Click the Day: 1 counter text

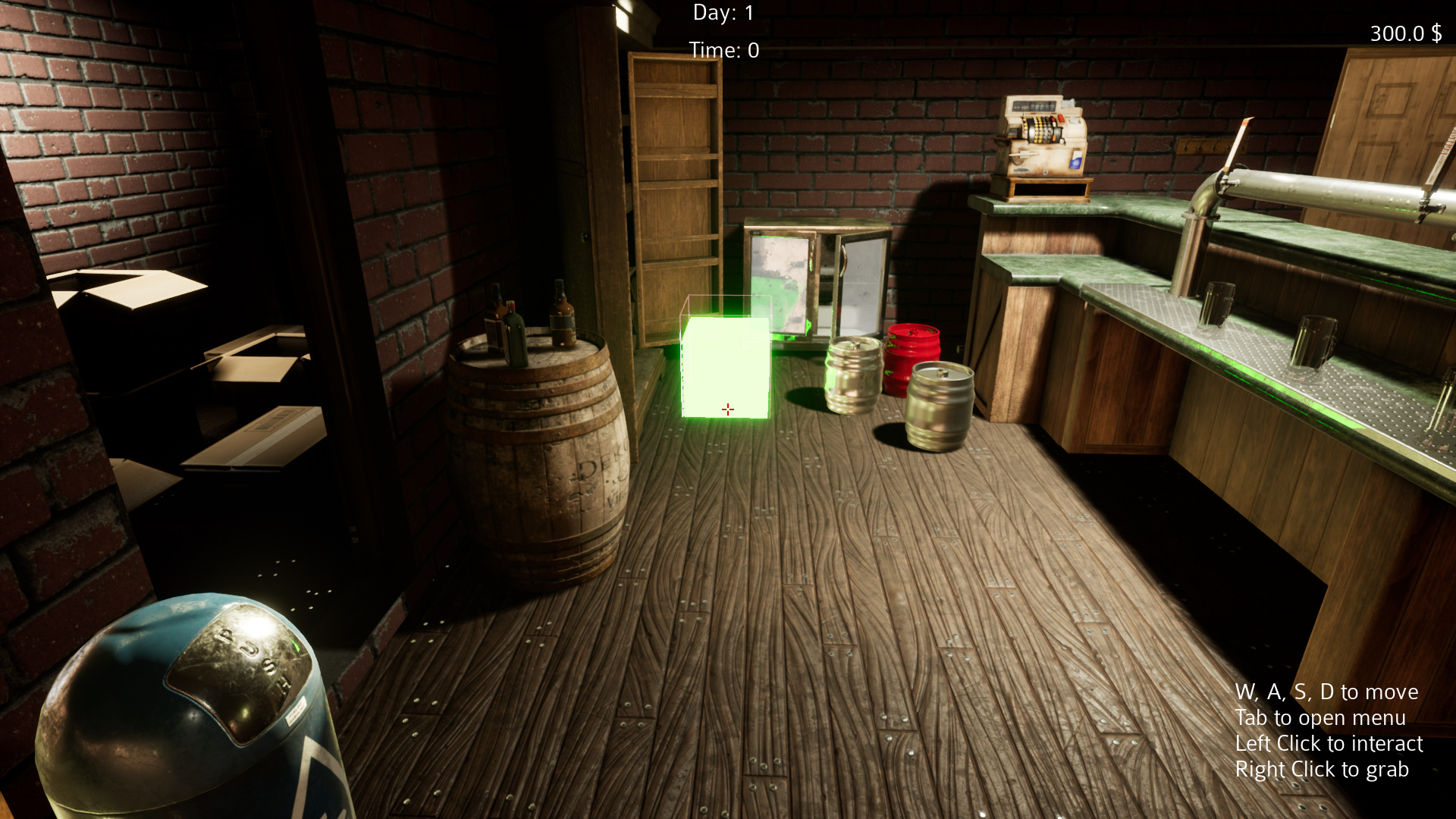(x=722, y=12)
